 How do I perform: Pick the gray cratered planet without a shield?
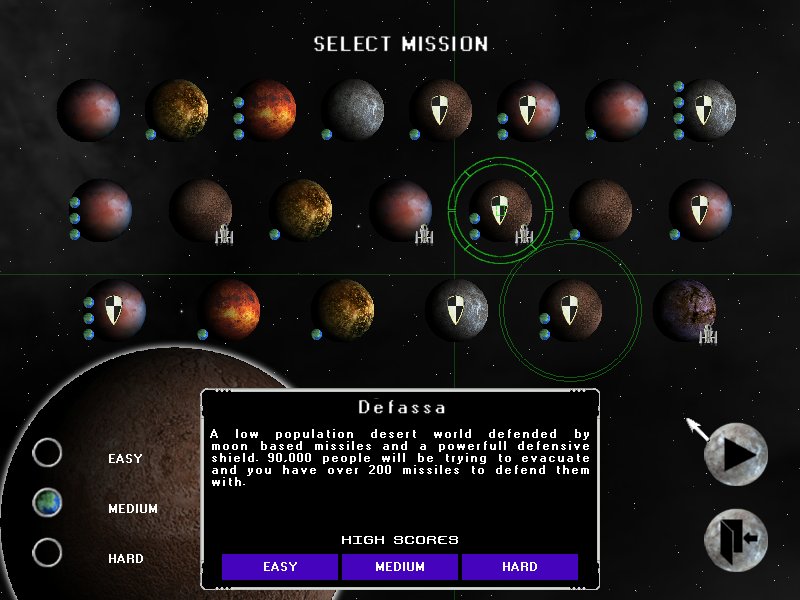353,110
